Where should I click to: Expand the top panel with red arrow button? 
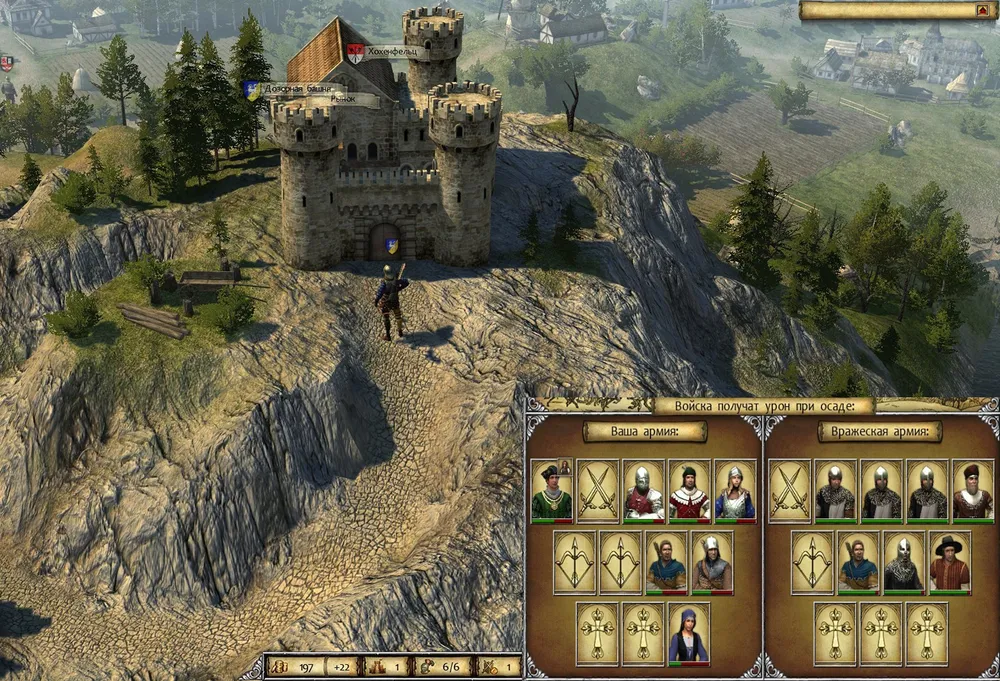click(x=980, y=11)
